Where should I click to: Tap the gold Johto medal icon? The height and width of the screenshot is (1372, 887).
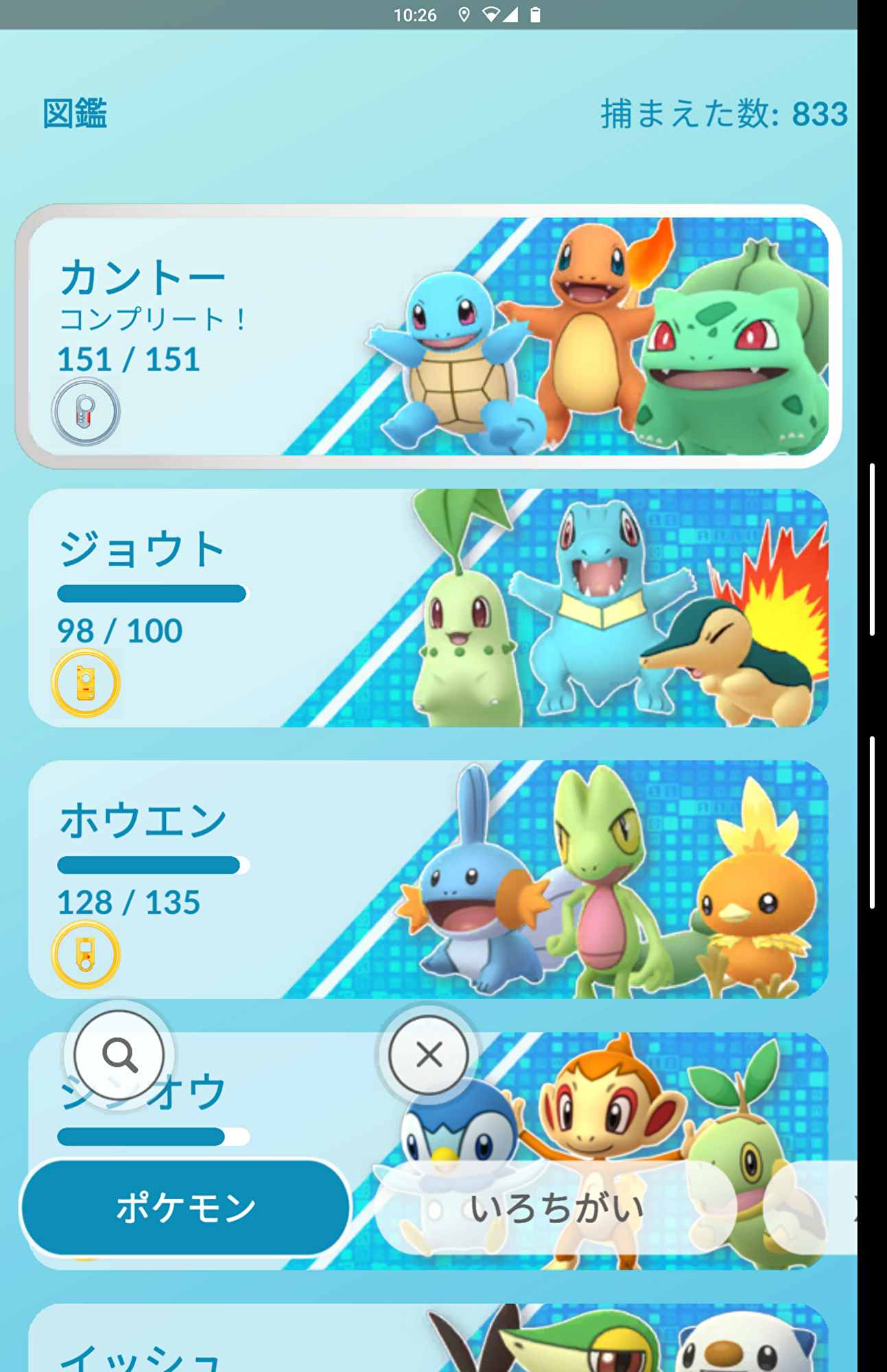(x=86, y=683)
